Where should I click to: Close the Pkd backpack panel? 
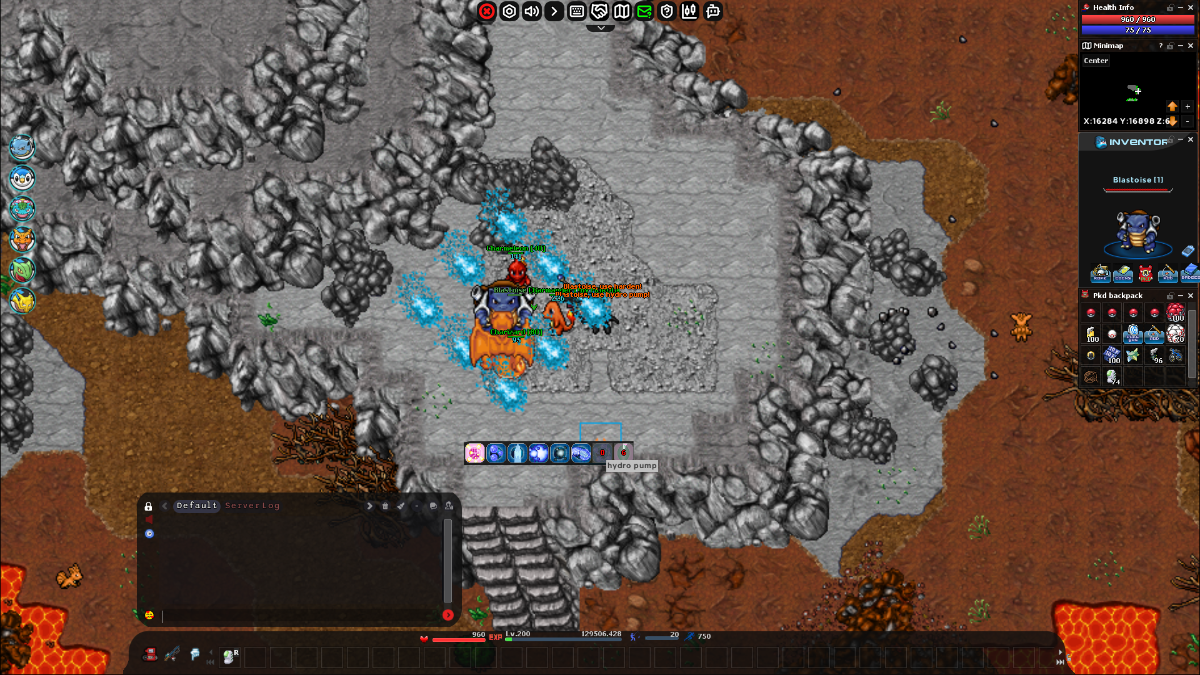point(1190,296)
